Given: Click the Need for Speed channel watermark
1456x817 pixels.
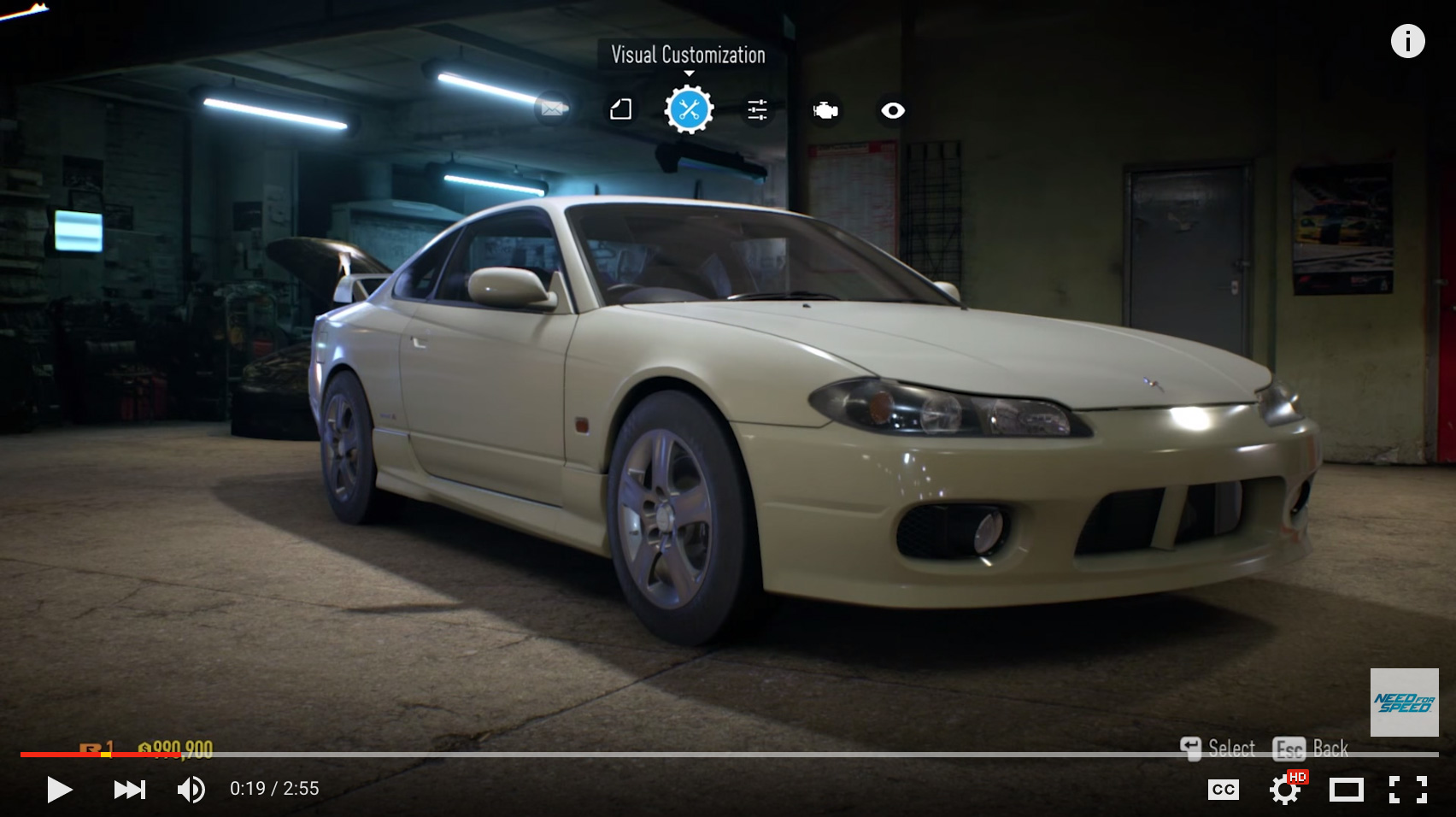Looking at the screenshot, I should click(1404, 702).
